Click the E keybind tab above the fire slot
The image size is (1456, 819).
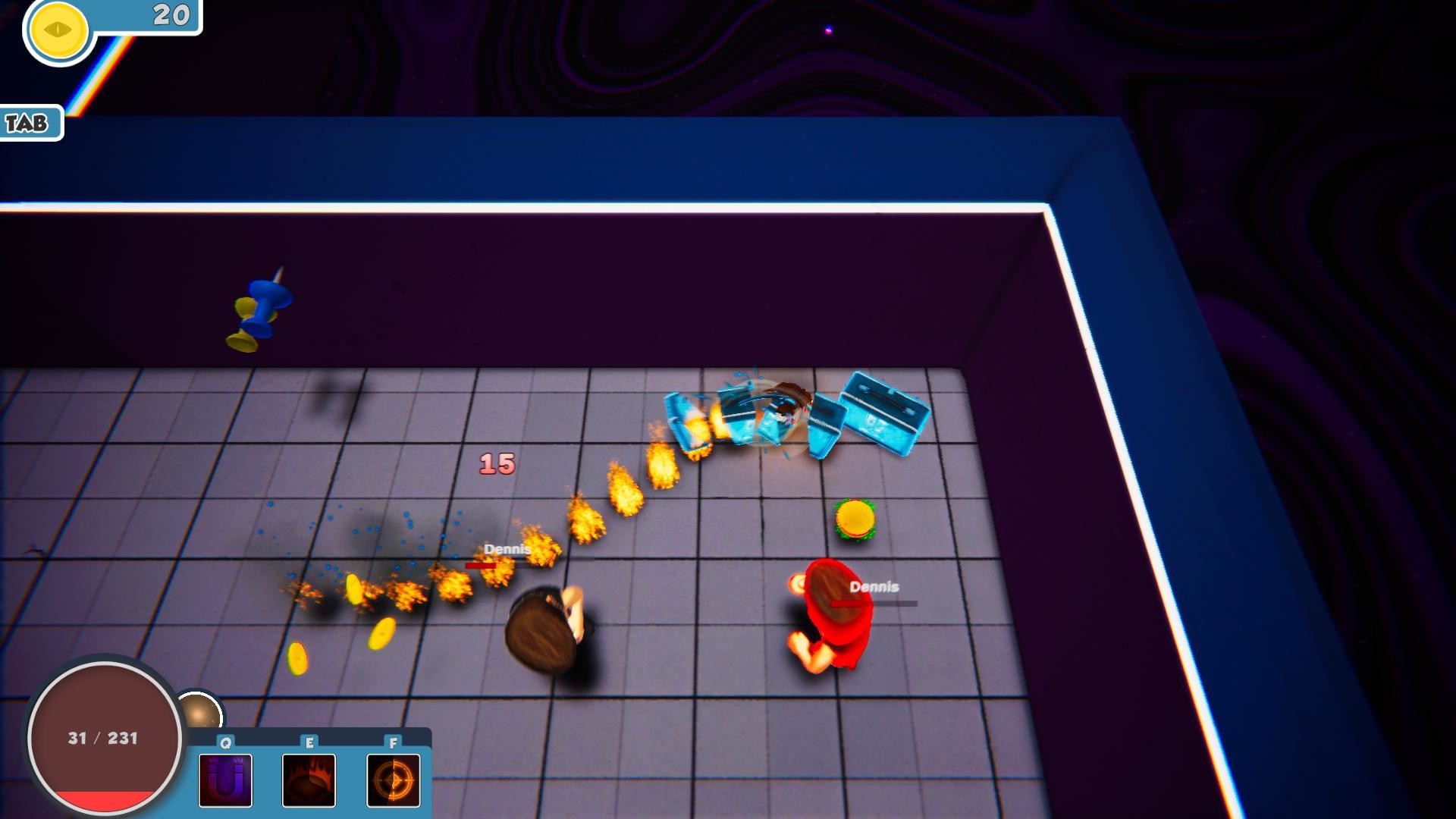click(309, 744)
